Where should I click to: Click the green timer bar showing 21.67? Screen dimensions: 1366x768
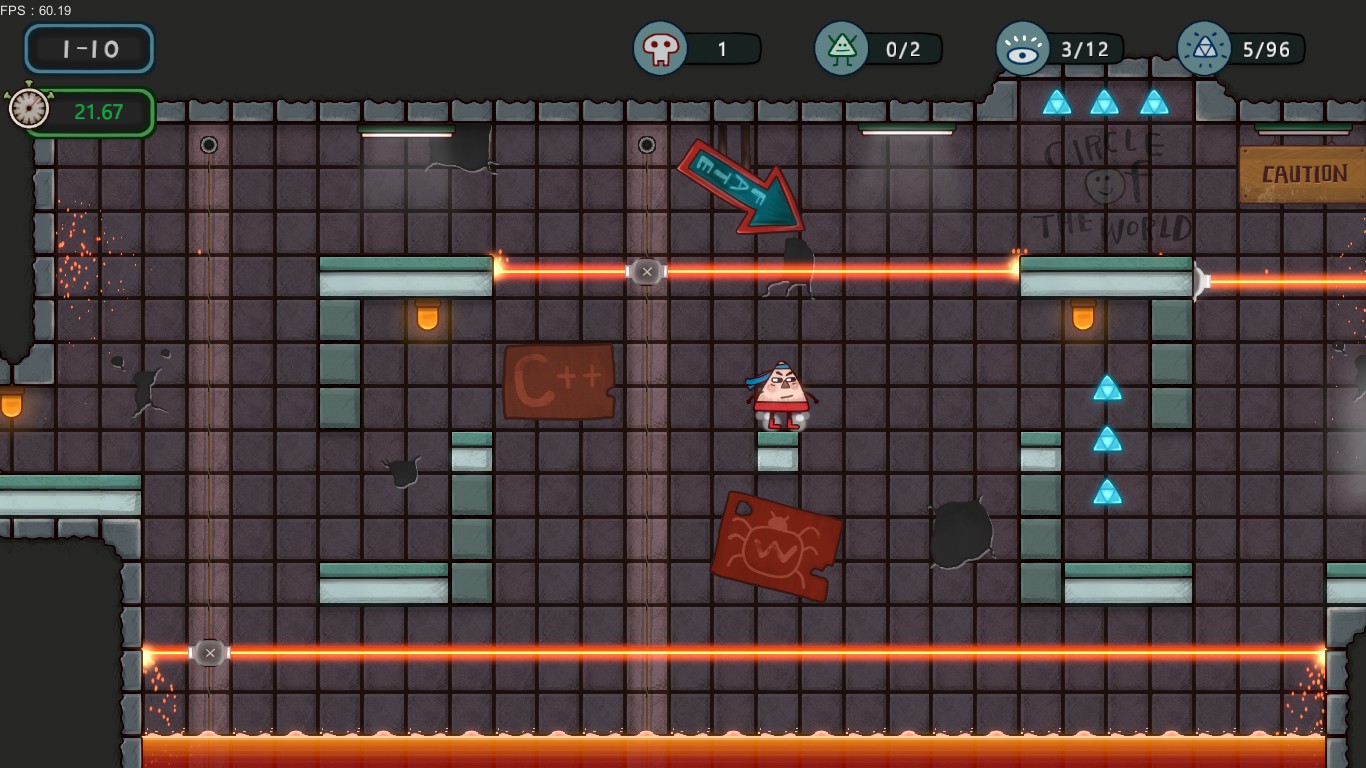coord(97,112)
